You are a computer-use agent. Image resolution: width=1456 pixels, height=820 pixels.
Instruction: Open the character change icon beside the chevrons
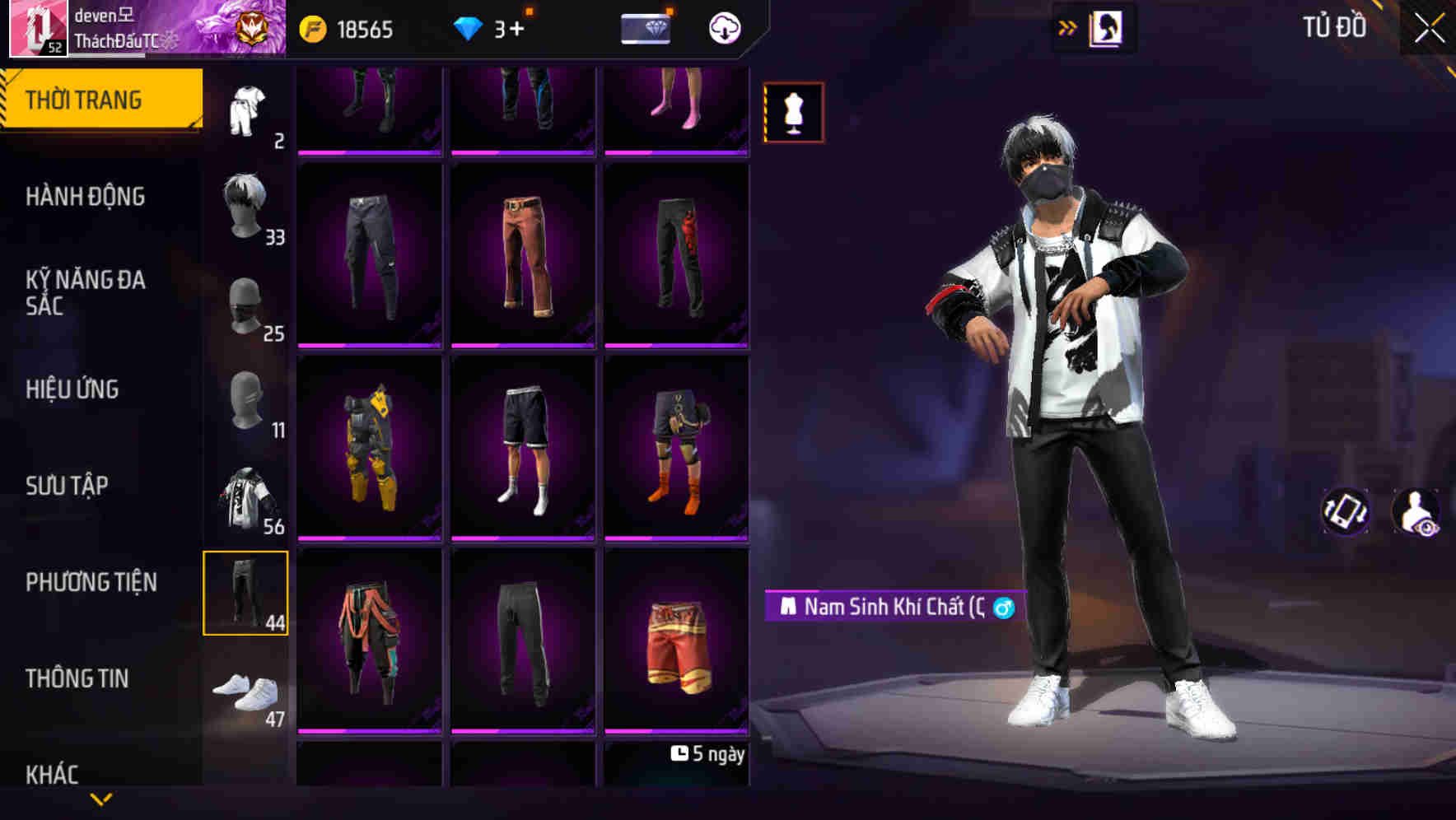(1105, 27)
